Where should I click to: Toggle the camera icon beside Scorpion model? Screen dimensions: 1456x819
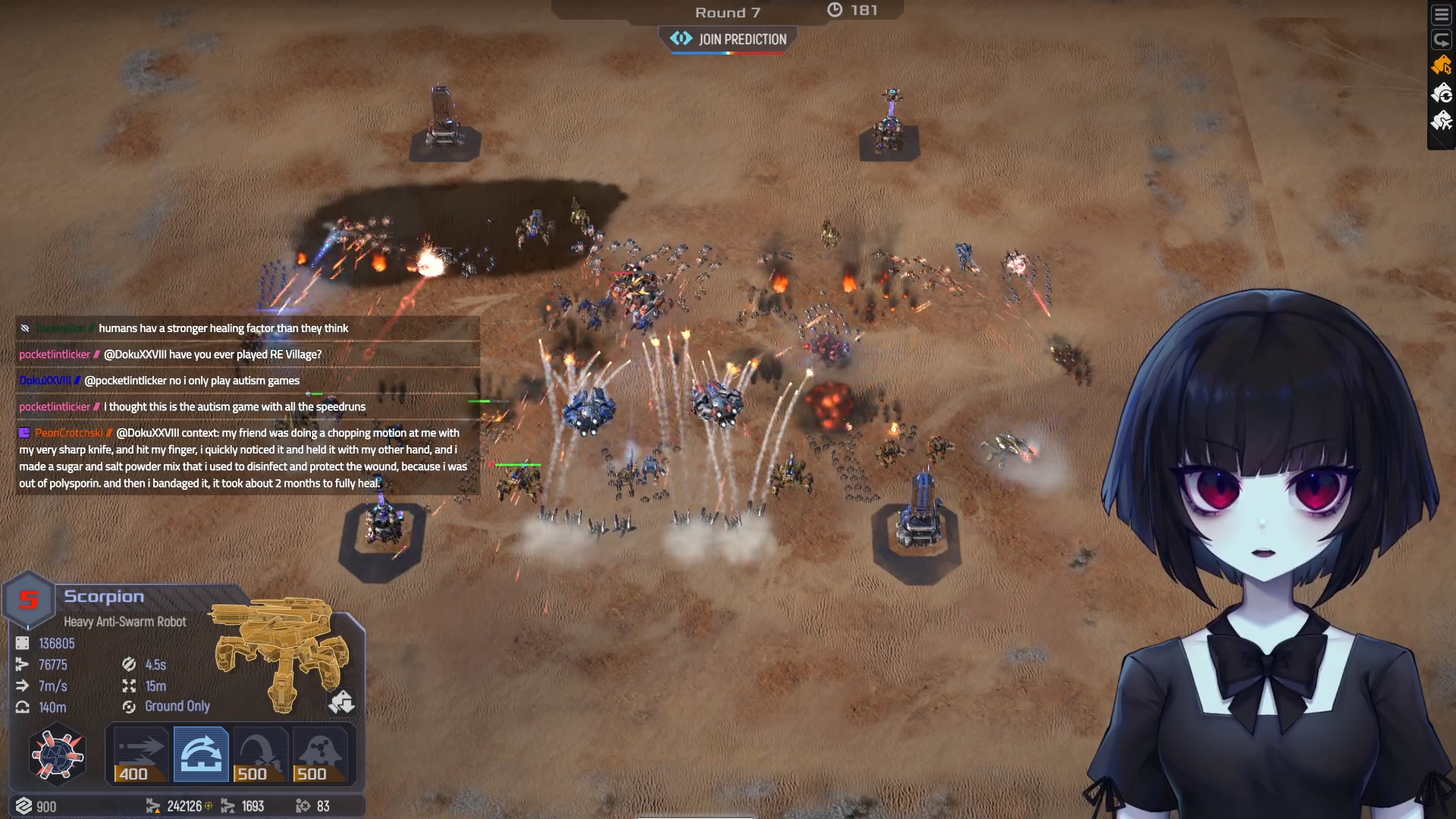341,702
